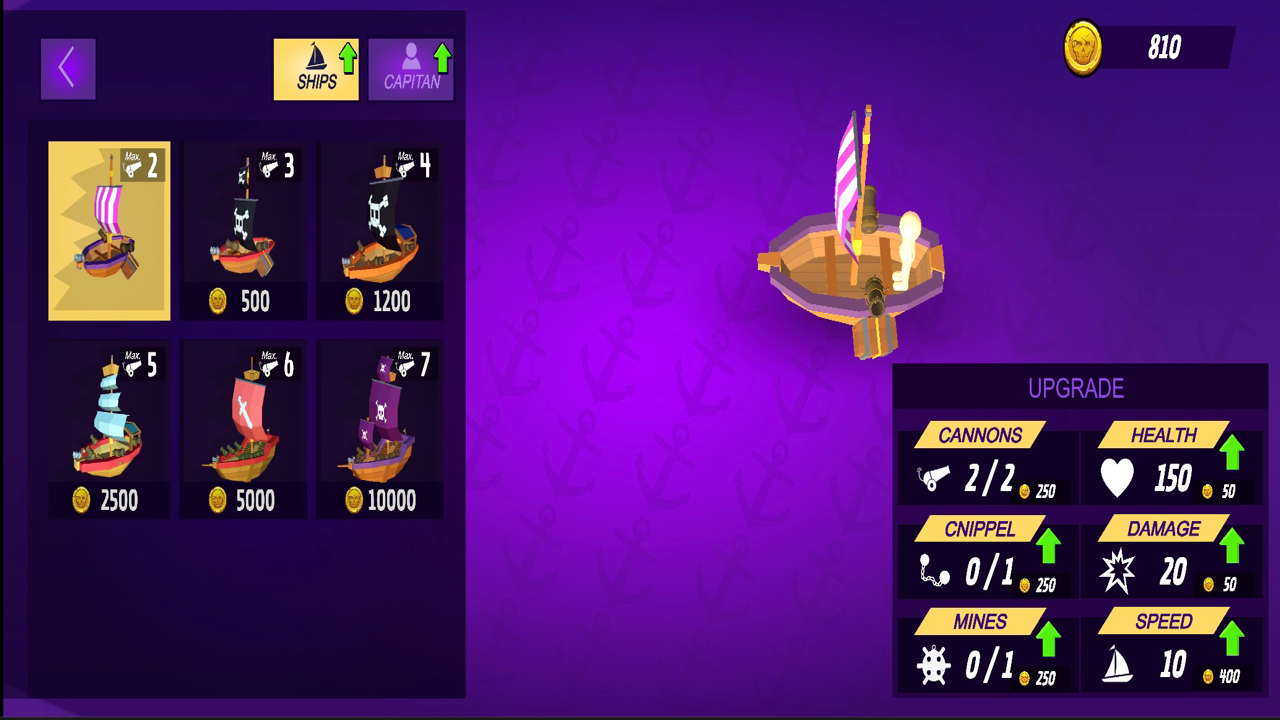Click the sailboat icon under SPEED
Image resolution: width=1280 pixels, height=720 pixels.
(1118, 665)
